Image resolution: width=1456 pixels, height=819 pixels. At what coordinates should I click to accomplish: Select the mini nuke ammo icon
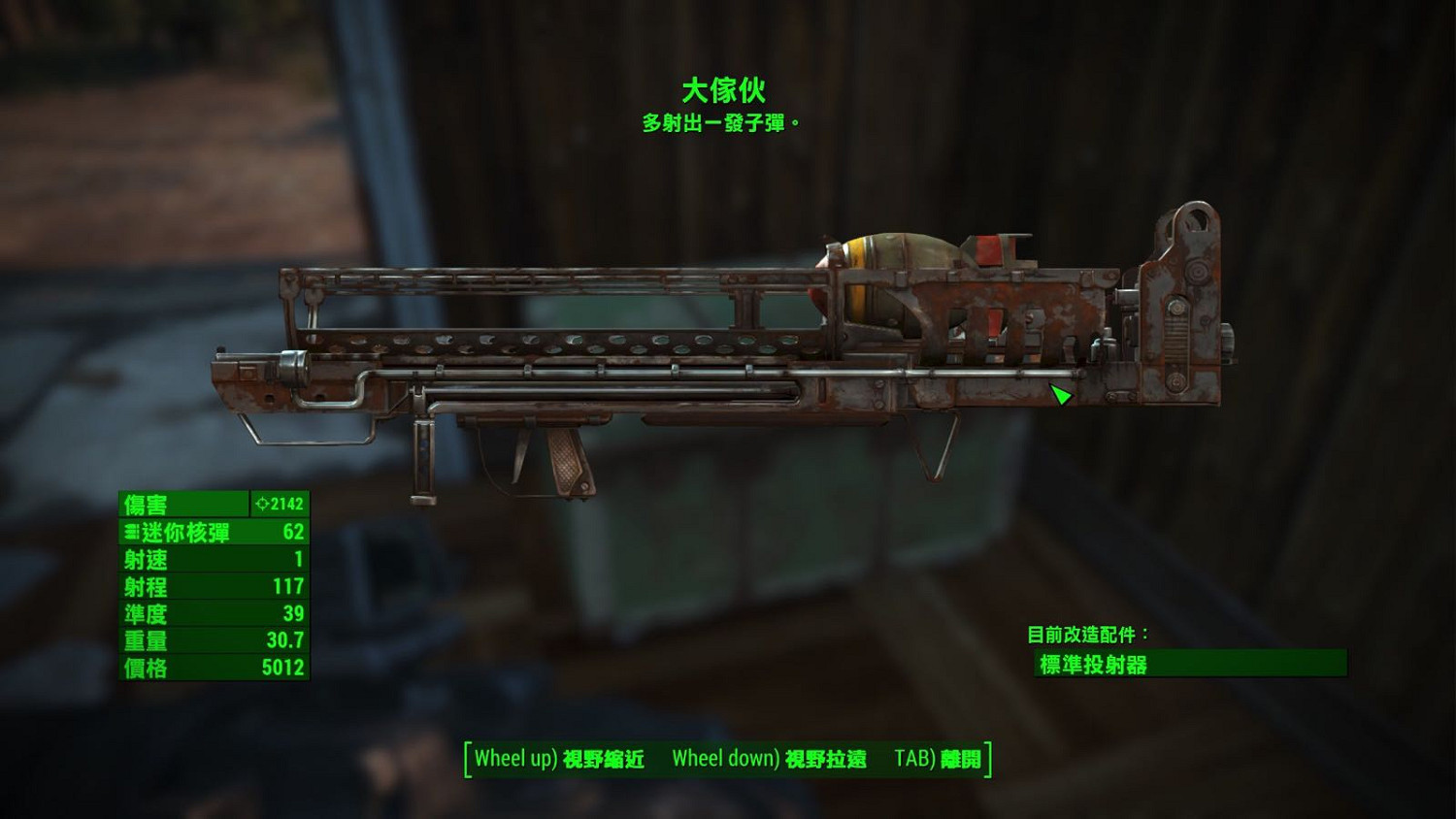point(132,532)
